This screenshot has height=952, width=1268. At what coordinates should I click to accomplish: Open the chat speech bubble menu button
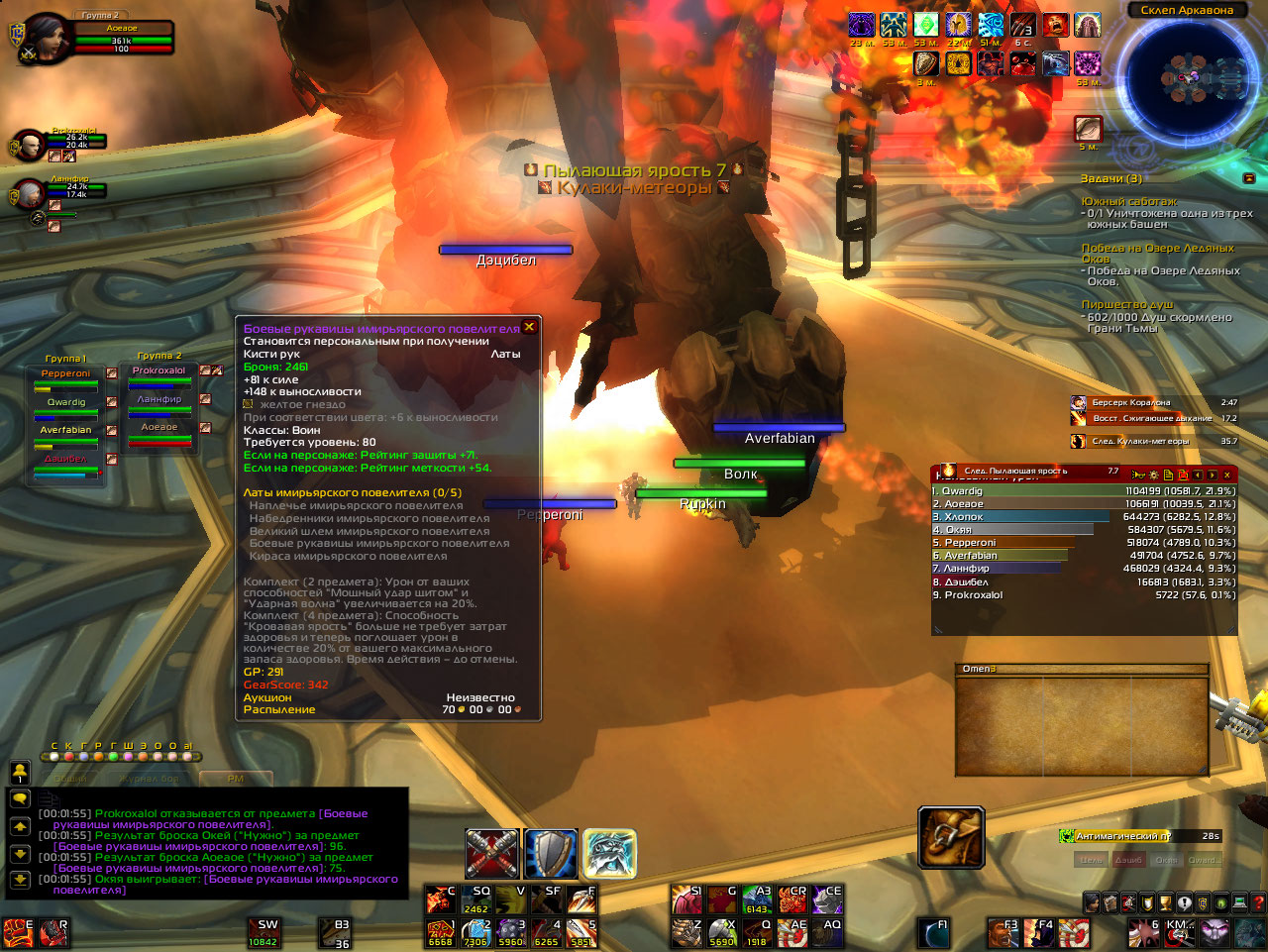tap(20, 798)
